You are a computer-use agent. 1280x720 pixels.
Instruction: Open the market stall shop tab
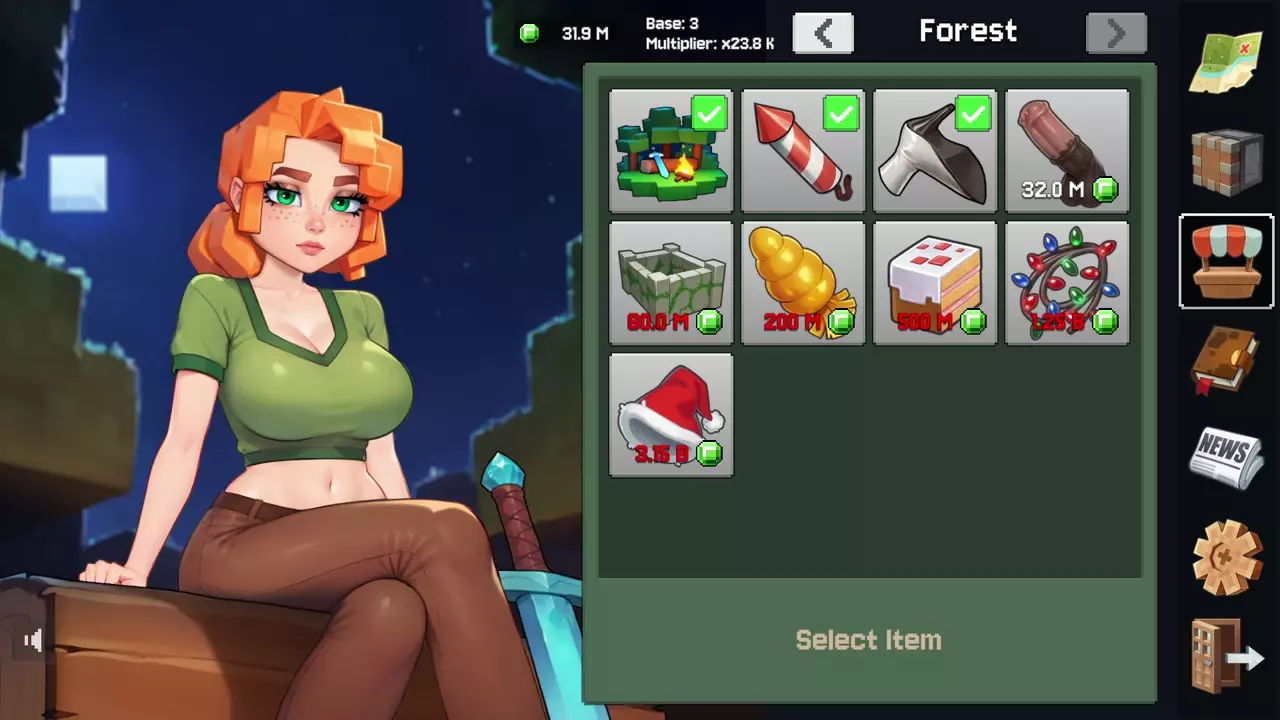point(1227,261)
